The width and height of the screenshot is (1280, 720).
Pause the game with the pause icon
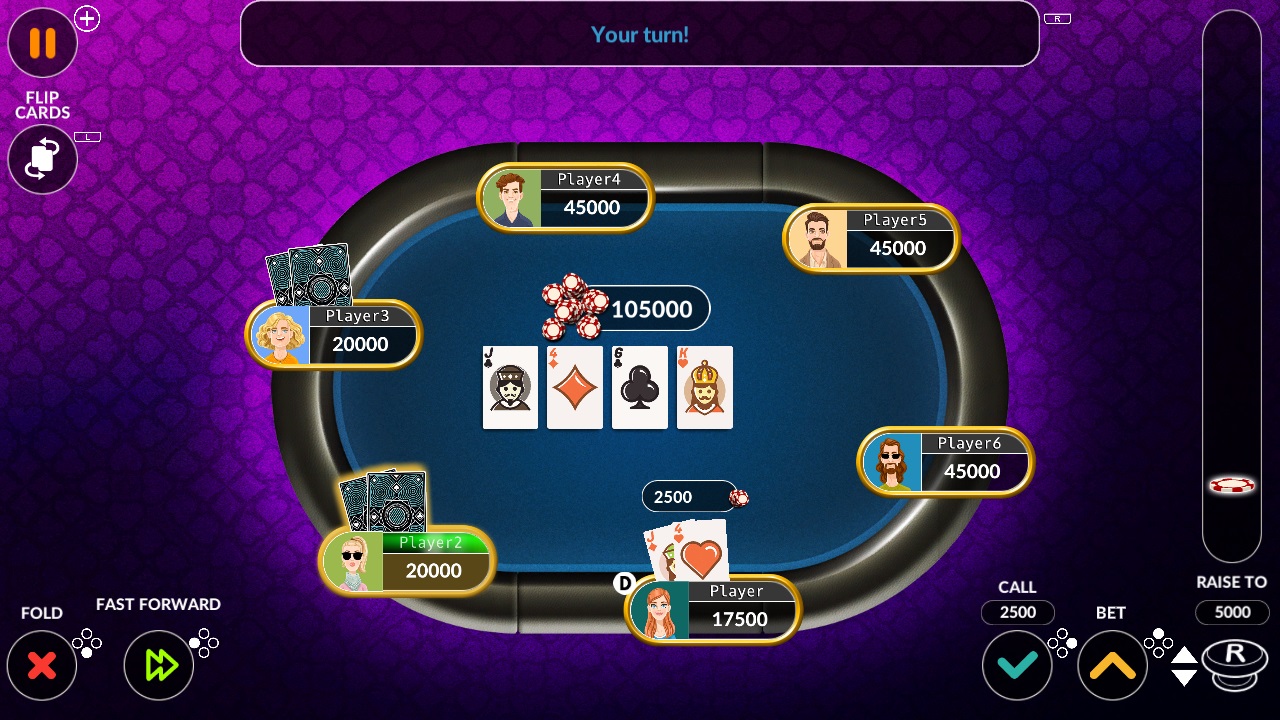(42, 43)
